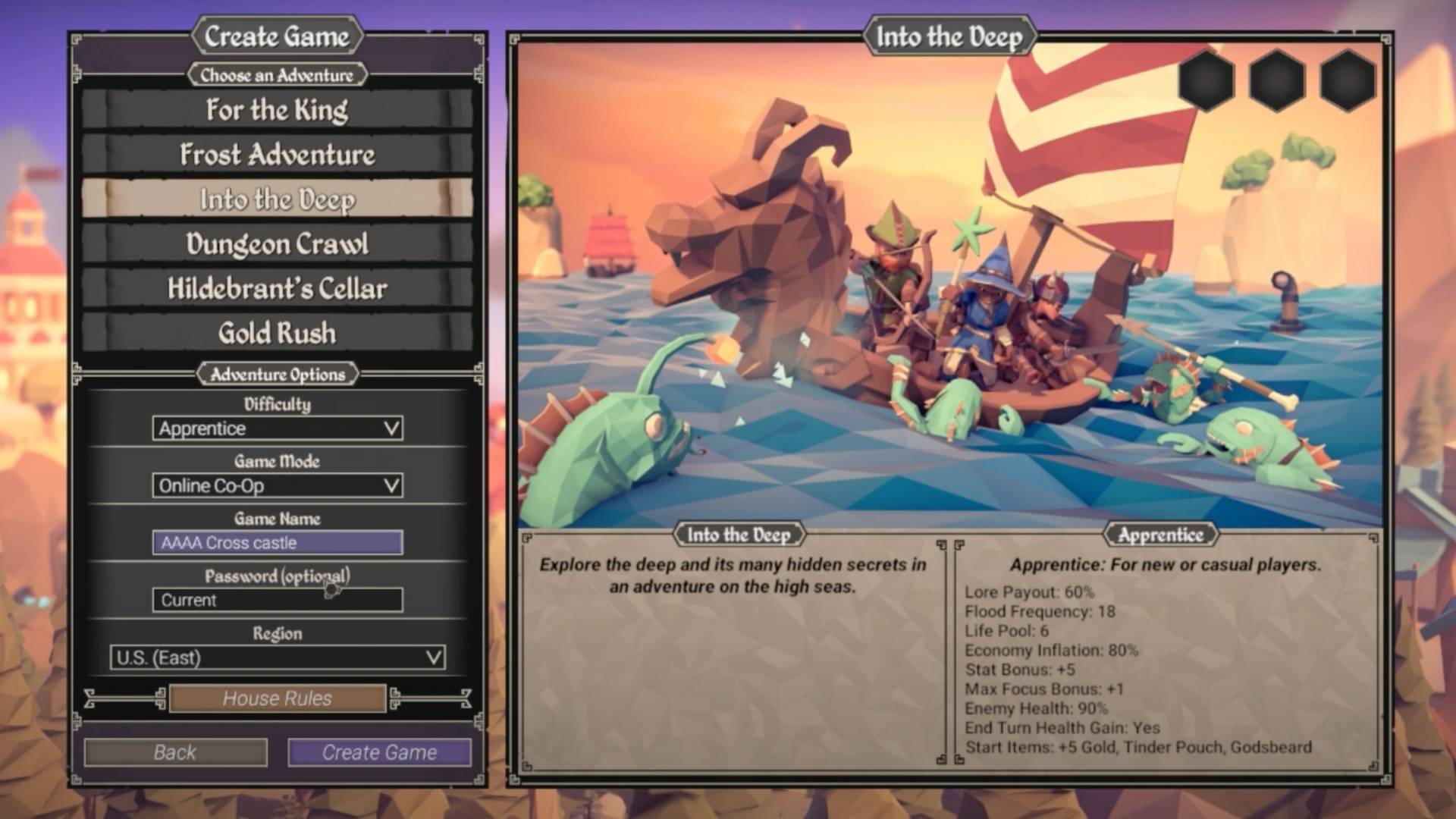Pick the Dungeon Crawl adventure

(x=277, y=244)
